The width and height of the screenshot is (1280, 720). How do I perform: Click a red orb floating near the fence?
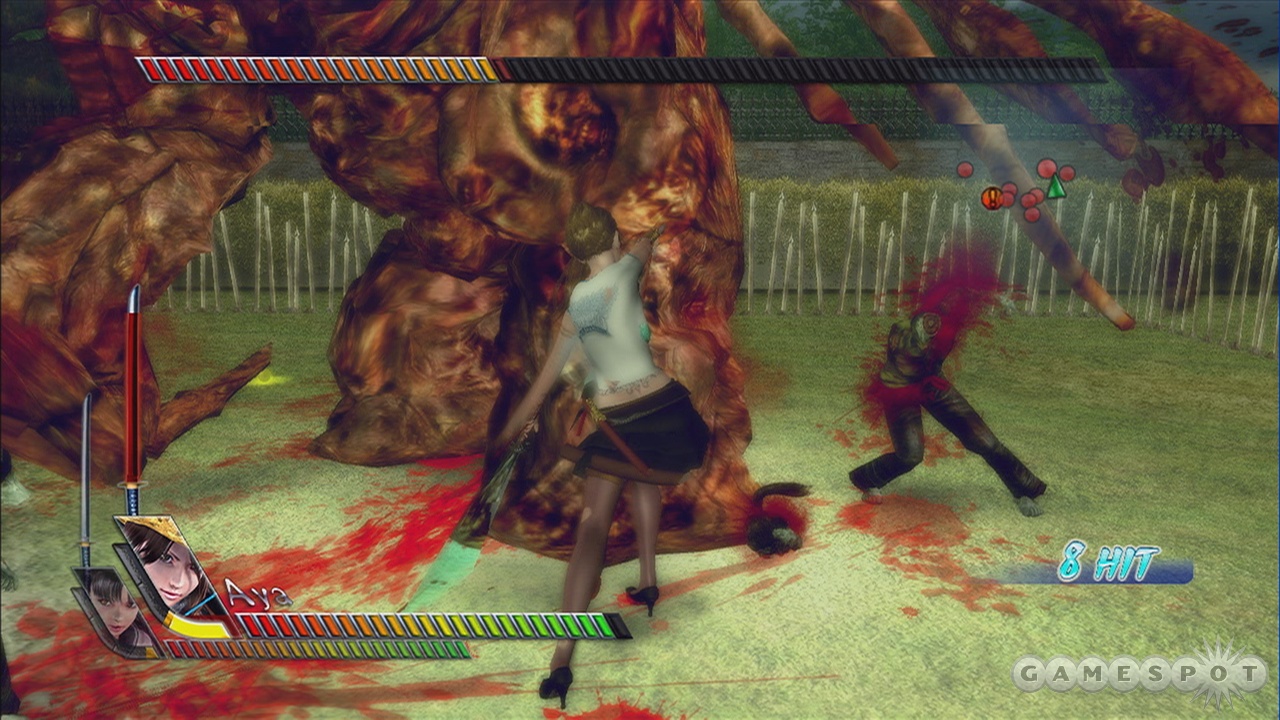pyautogui.click(x=1045, y=170)
